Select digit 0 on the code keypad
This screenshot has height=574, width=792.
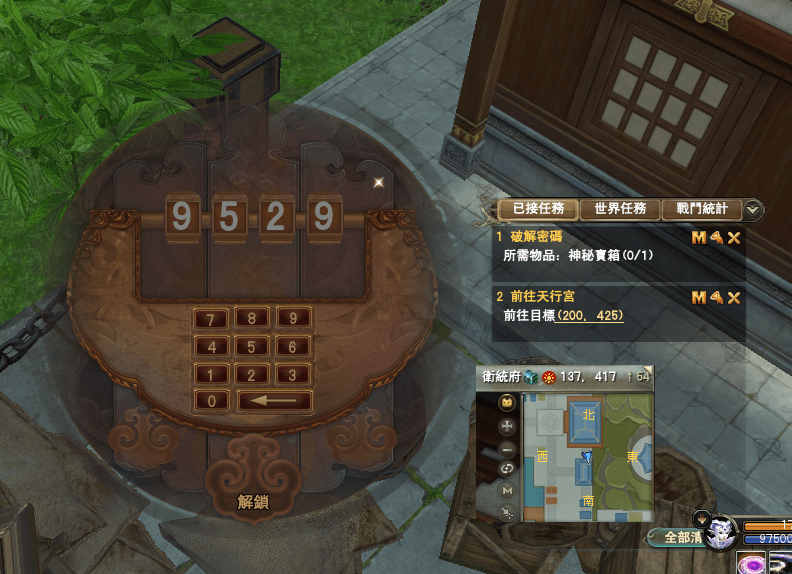211,402
